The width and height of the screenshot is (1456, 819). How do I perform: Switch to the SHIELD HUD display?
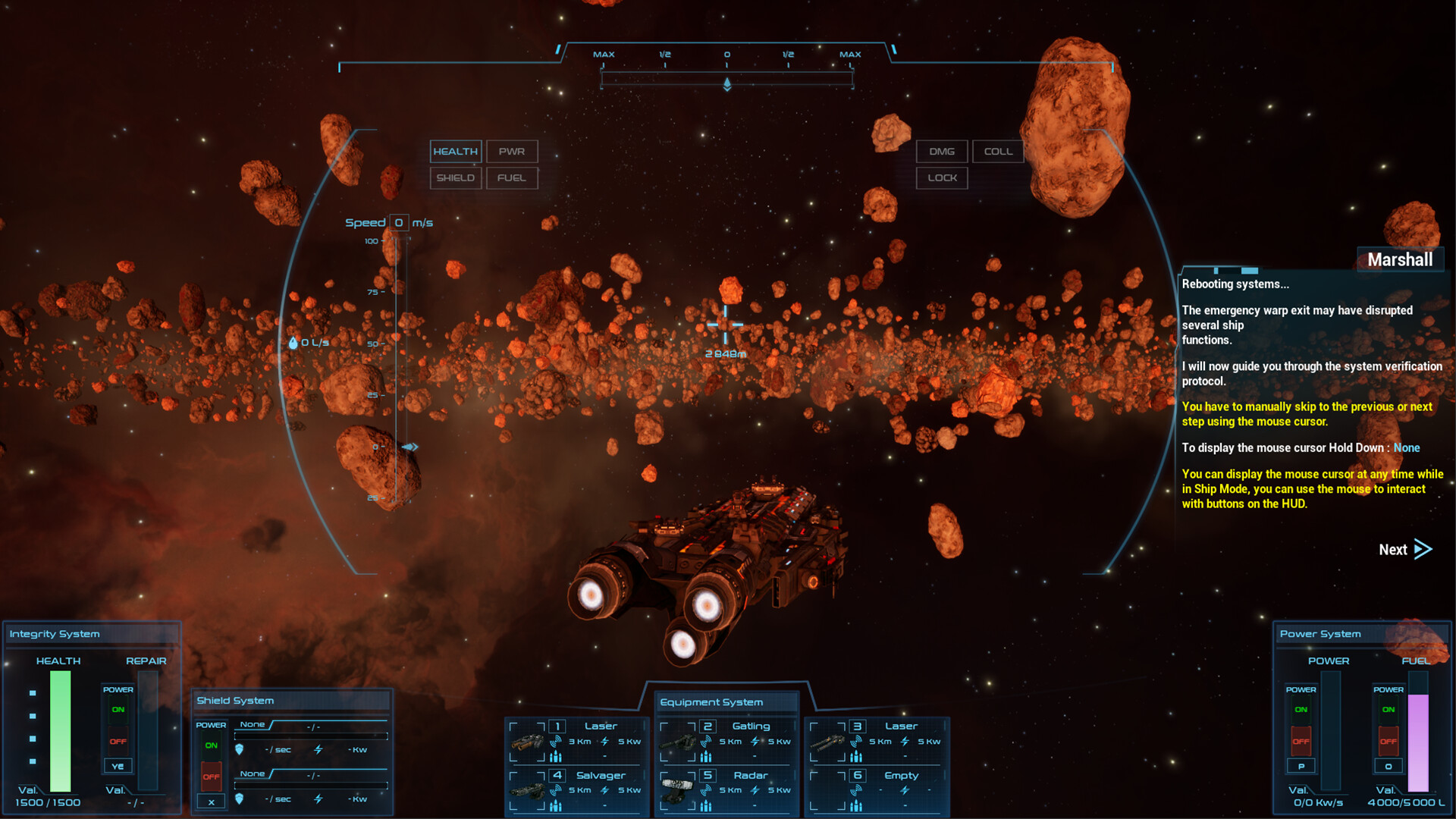[456, 178]
